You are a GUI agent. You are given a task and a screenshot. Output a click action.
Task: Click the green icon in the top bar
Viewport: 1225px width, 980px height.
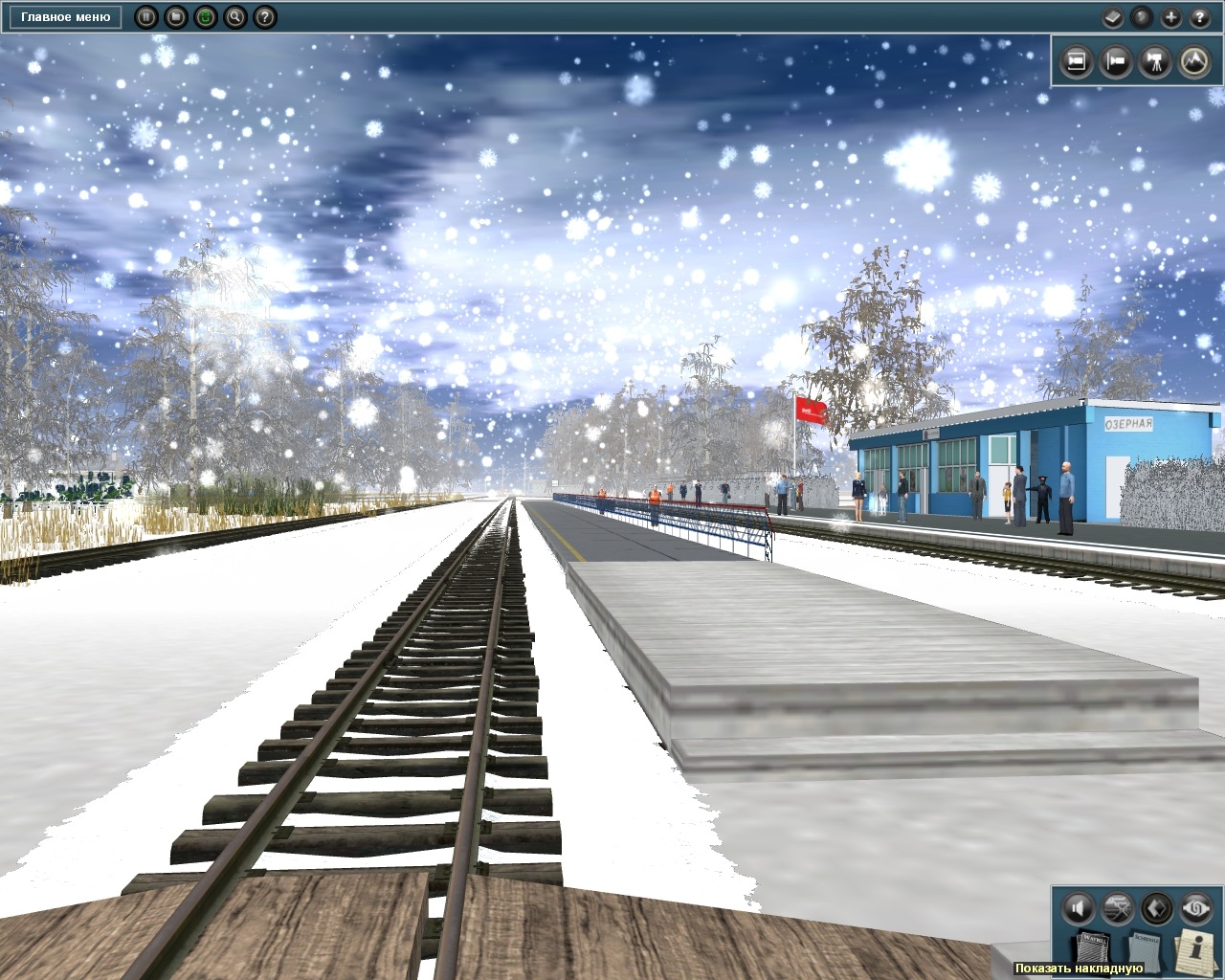[x=205, y=17]
